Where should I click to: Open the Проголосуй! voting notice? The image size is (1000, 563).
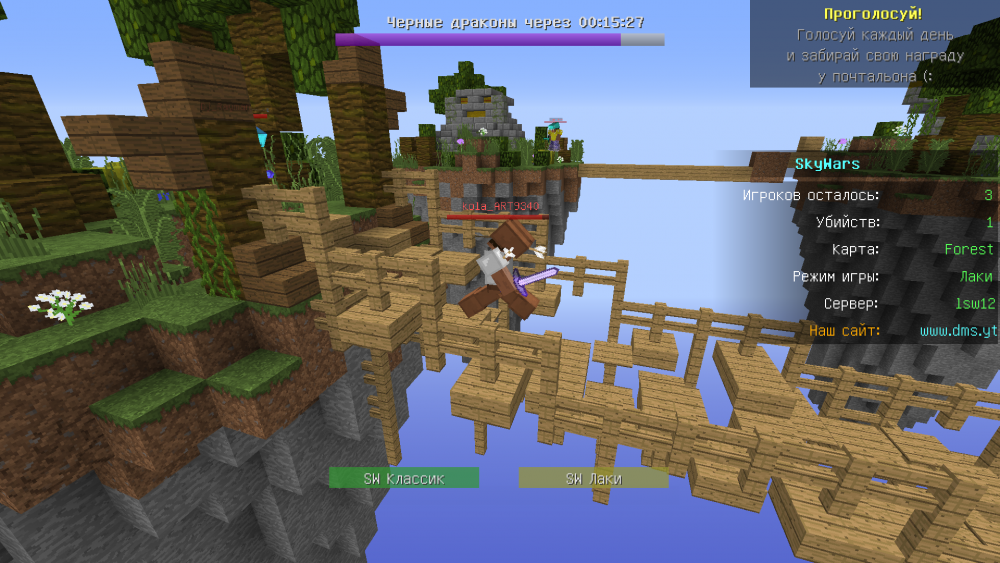[x=873, y=14]
